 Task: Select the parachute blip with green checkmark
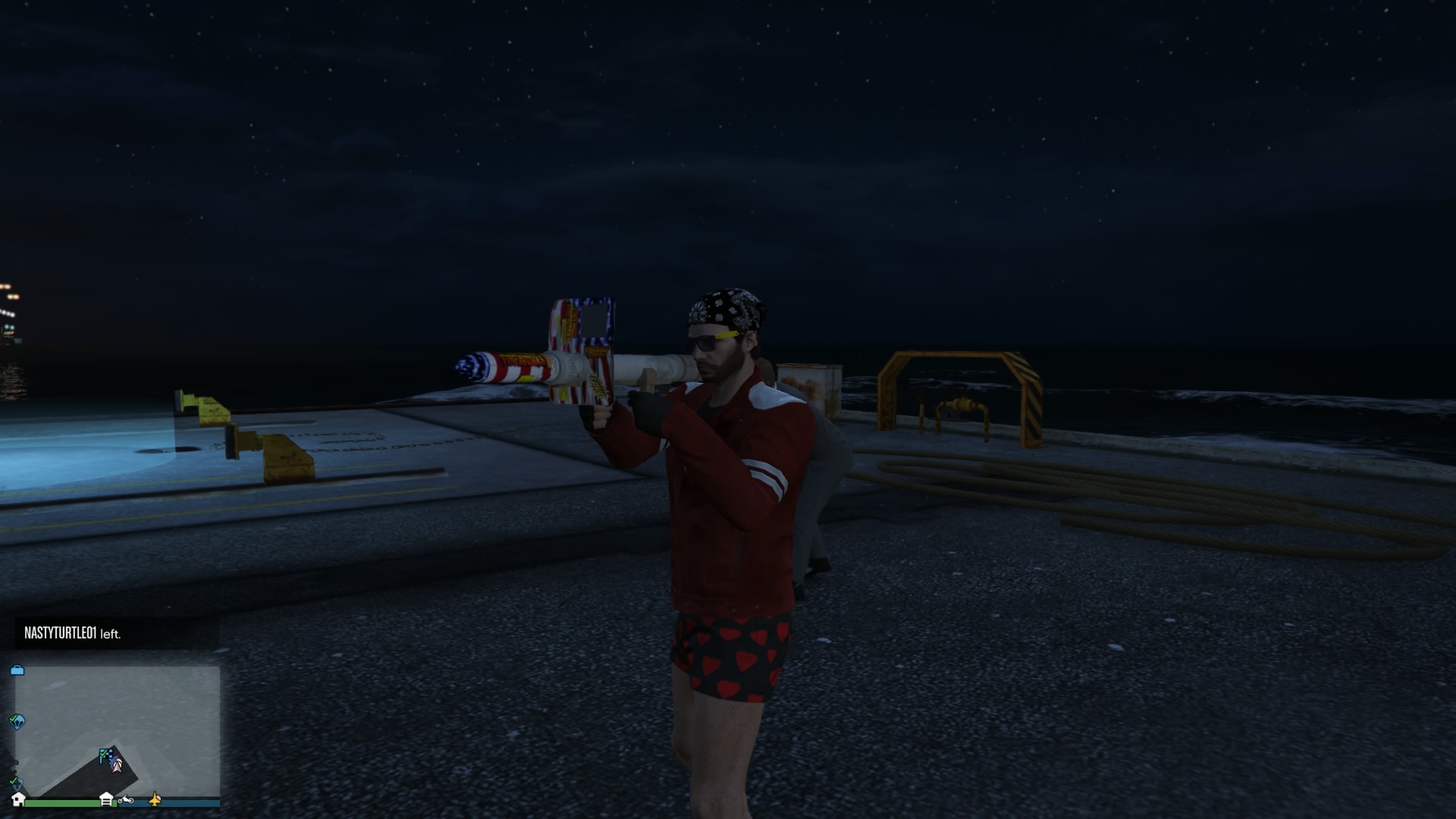pyautogui.click(x=17, y=720)
